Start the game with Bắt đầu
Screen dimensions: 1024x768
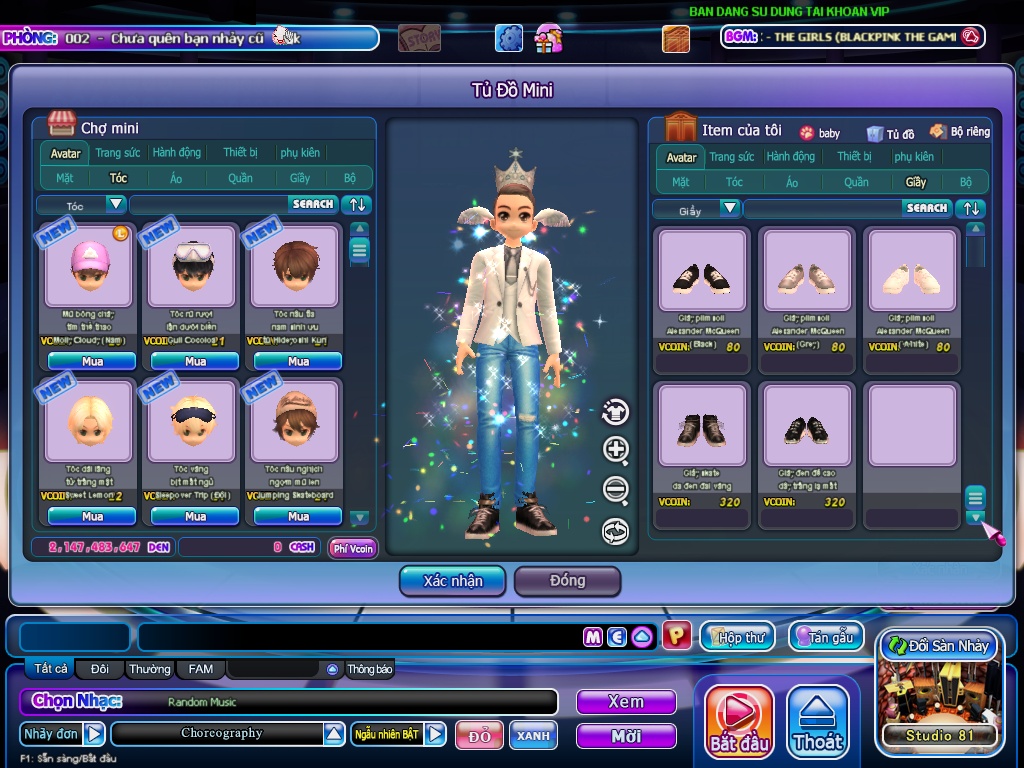739,721
